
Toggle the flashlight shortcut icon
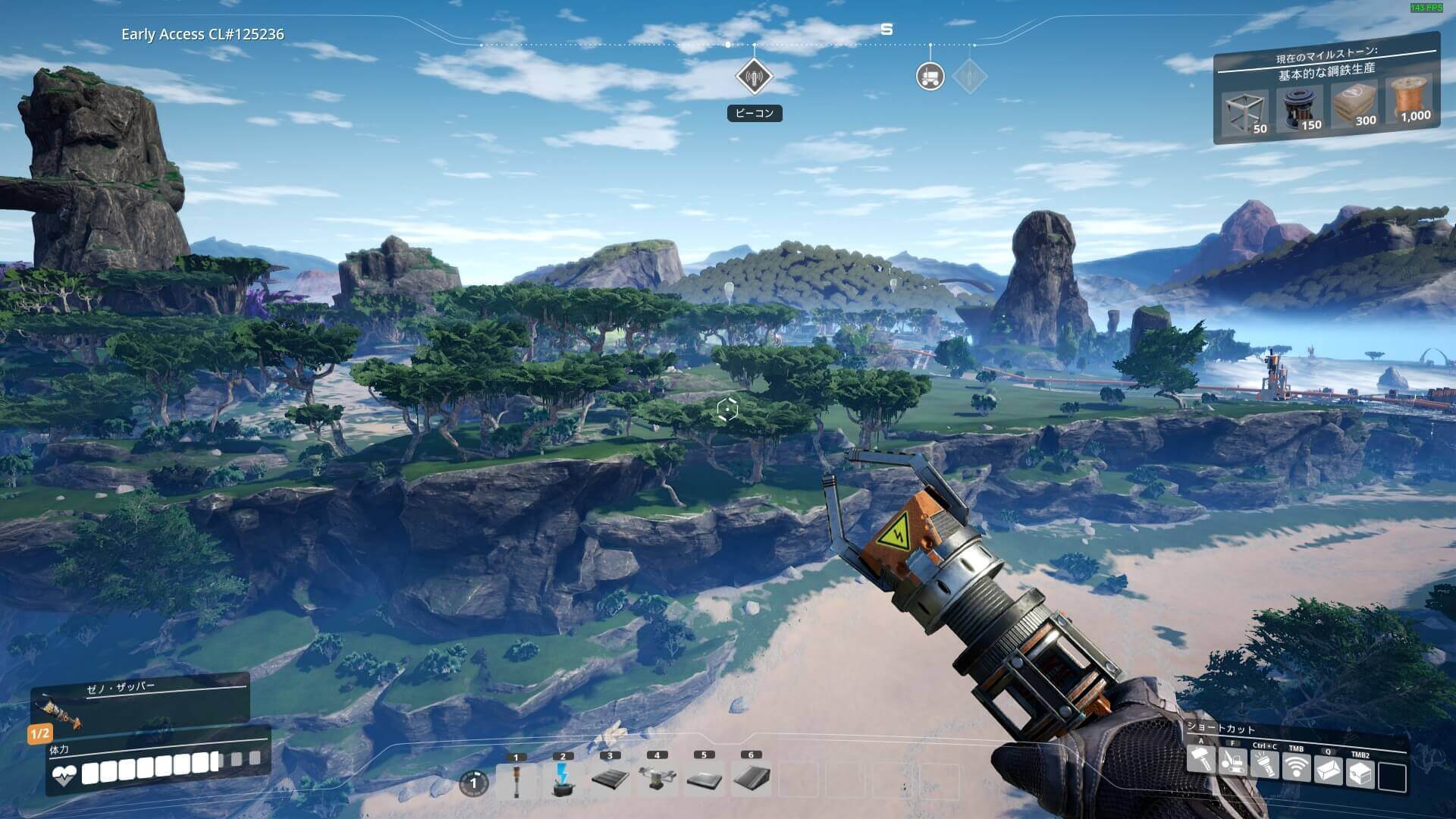pos(1265,765)
